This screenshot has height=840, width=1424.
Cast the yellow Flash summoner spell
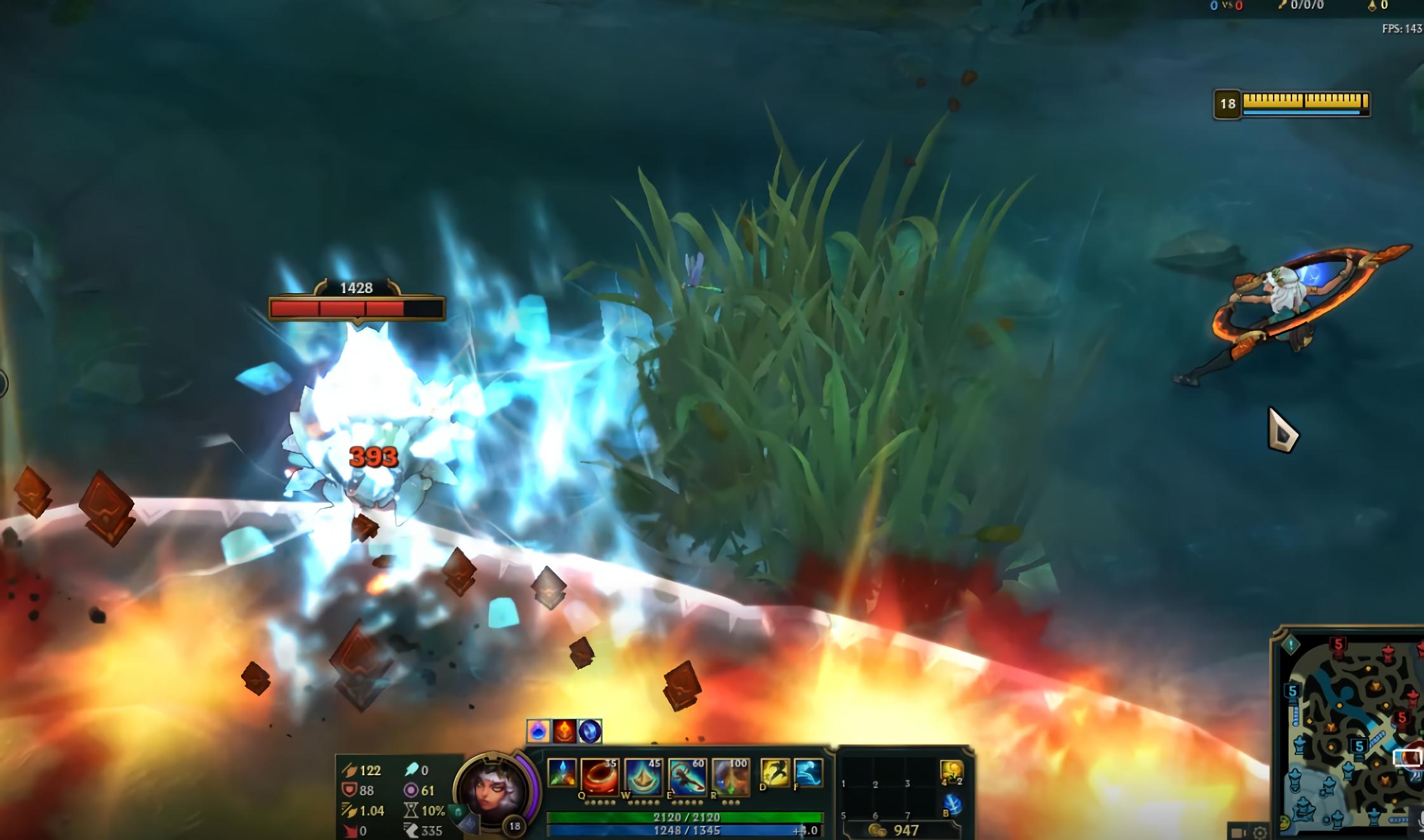coord(775,773)
